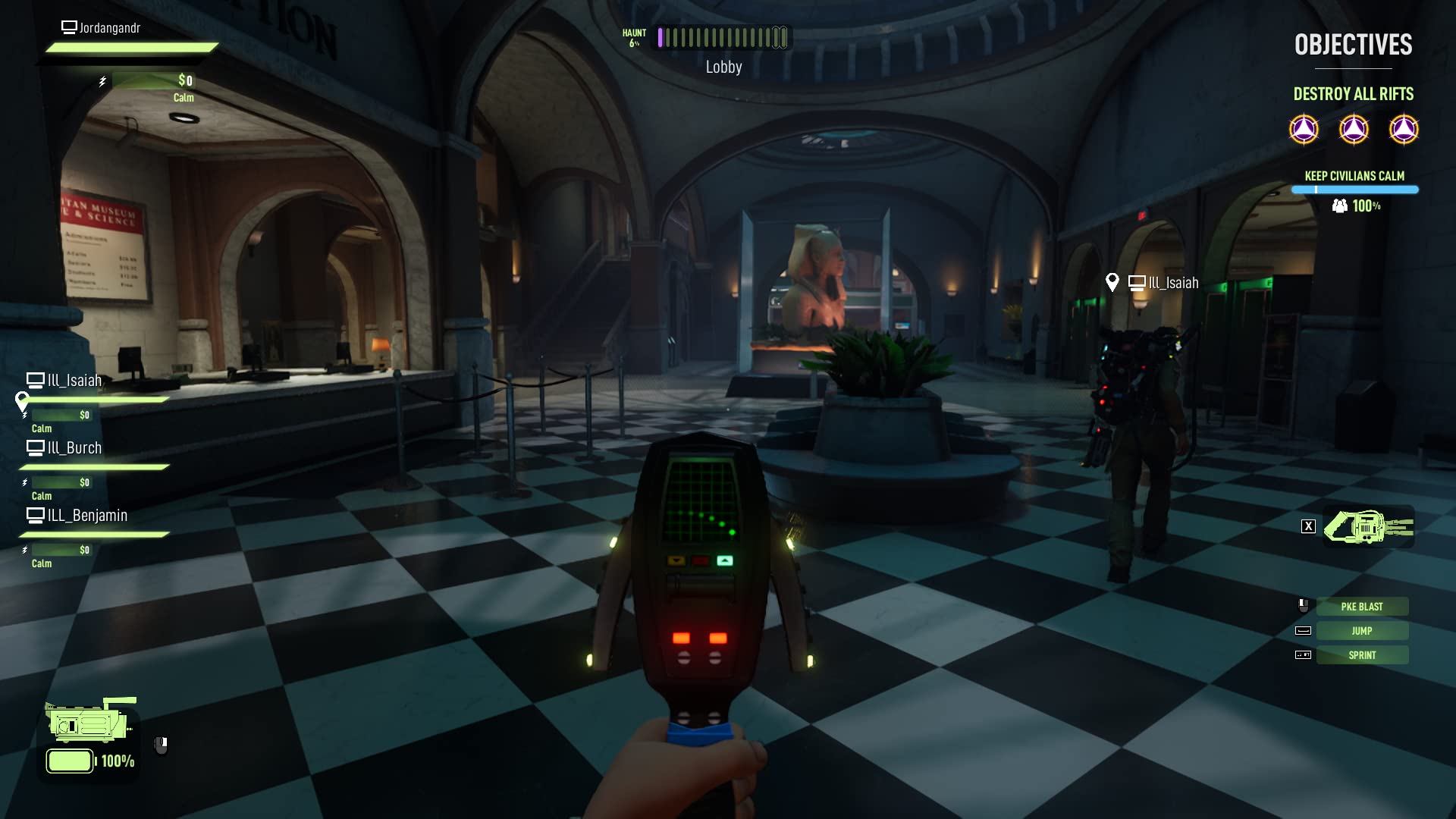The image size is (1456, 819).
Task: Click the lightning bolt icon near the $0 counter
Action: coord(101,80)
